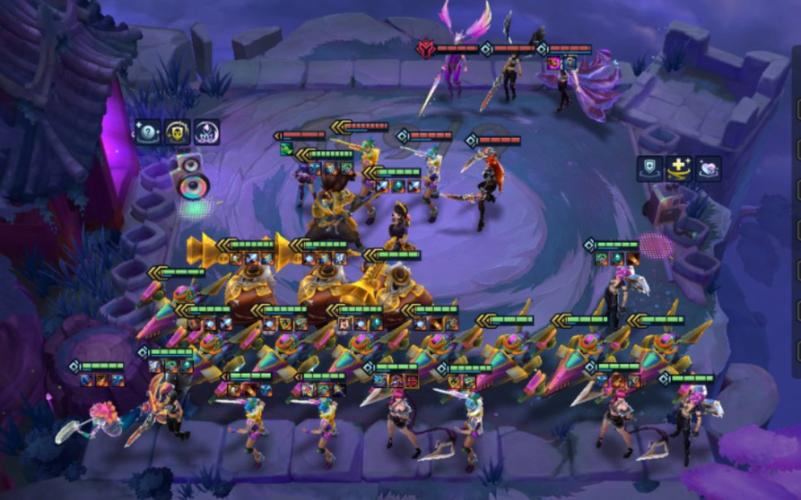The height and width of the screenshot is (500, 801).
Task: Inspect the gold shield augment icon
Action: click(x=177, y=132)
